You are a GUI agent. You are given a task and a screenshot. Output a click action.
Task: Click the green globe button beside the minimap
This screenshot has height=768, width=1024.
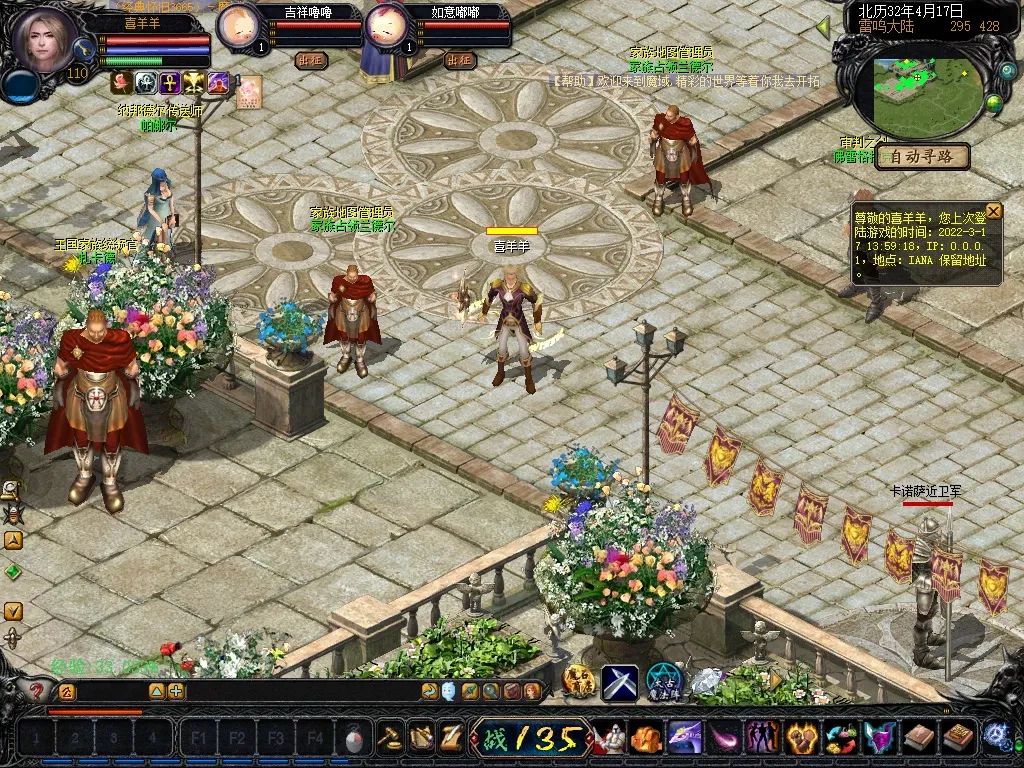click(x=994, y=102)
